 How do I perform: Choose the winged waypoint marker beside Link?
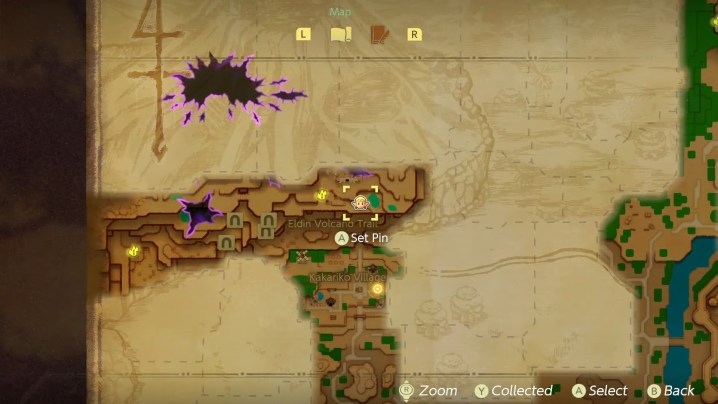[x=322, y=196]
